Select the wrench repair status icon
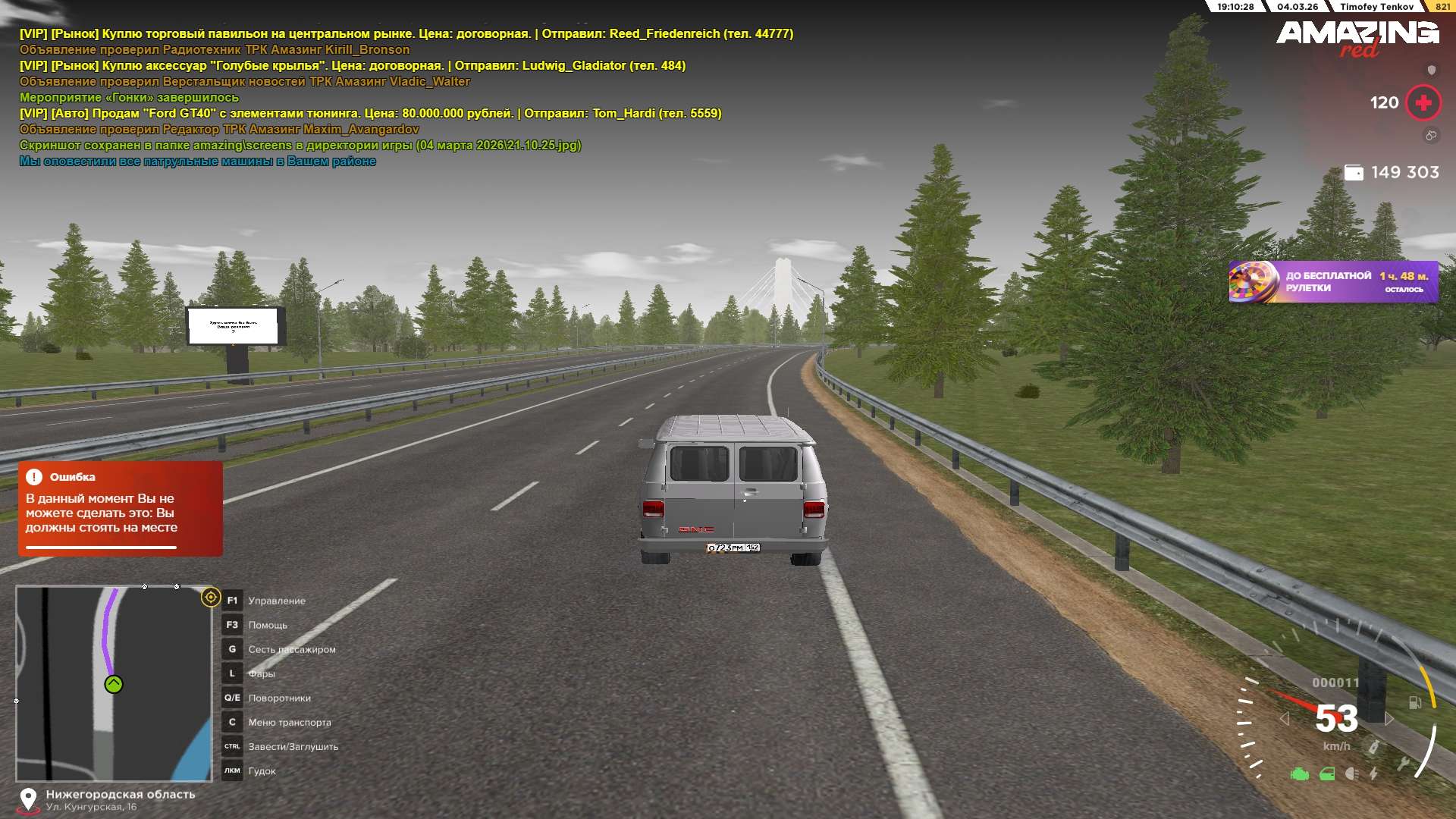 pos(1403,764)
